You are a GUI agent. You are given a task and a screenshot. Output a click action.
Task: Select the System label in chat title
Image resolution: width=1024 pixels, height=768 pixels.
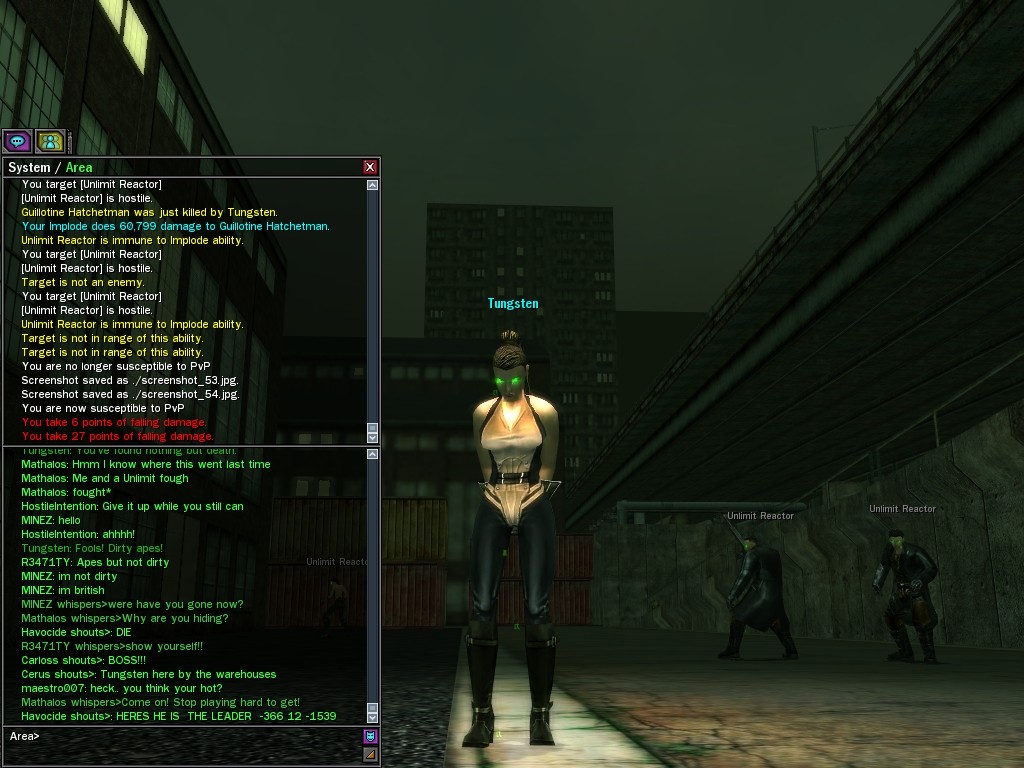(29, 167)
